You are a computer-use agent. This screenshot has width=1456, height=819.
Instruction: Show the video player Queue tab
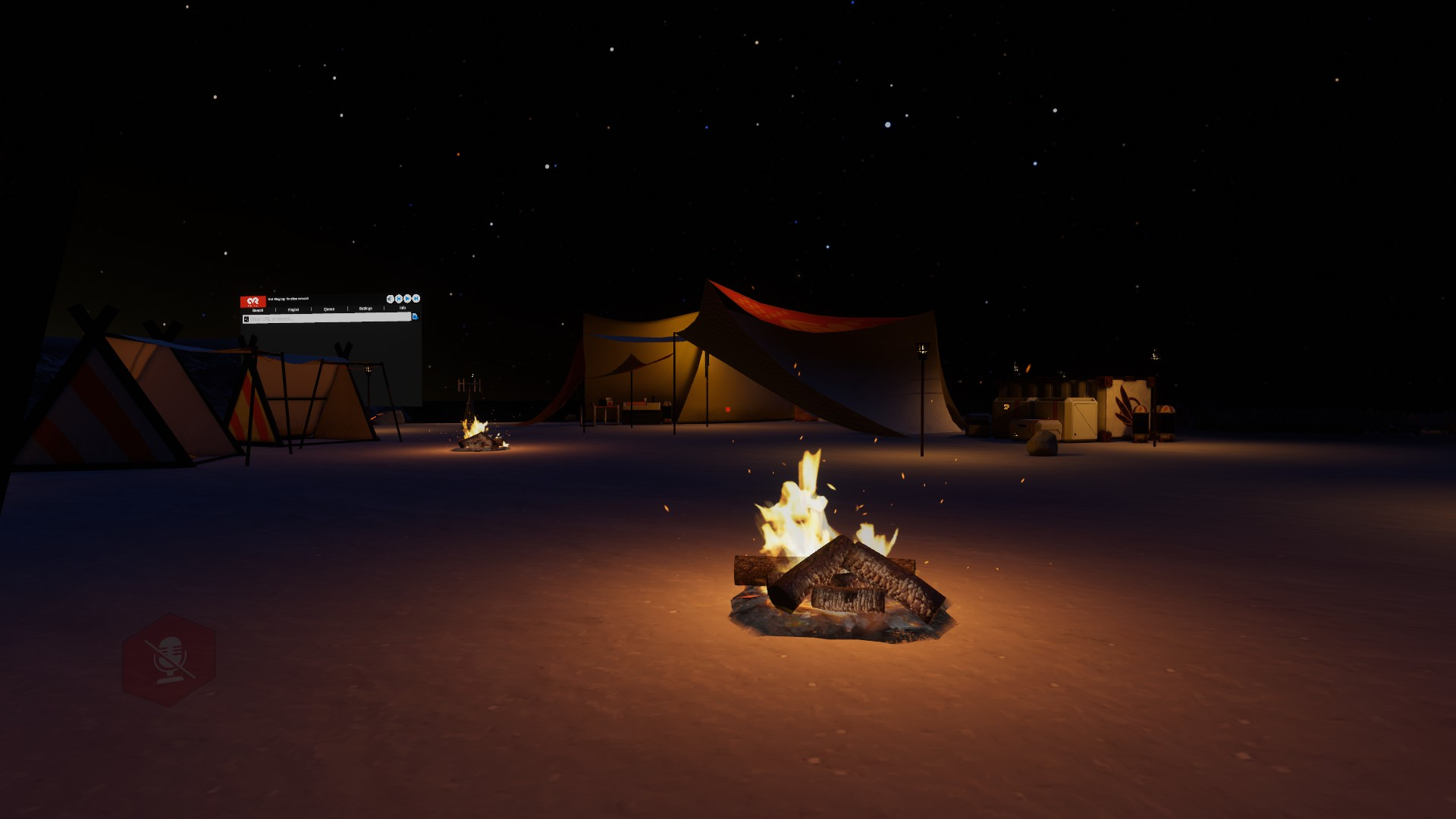pos(329,309)
